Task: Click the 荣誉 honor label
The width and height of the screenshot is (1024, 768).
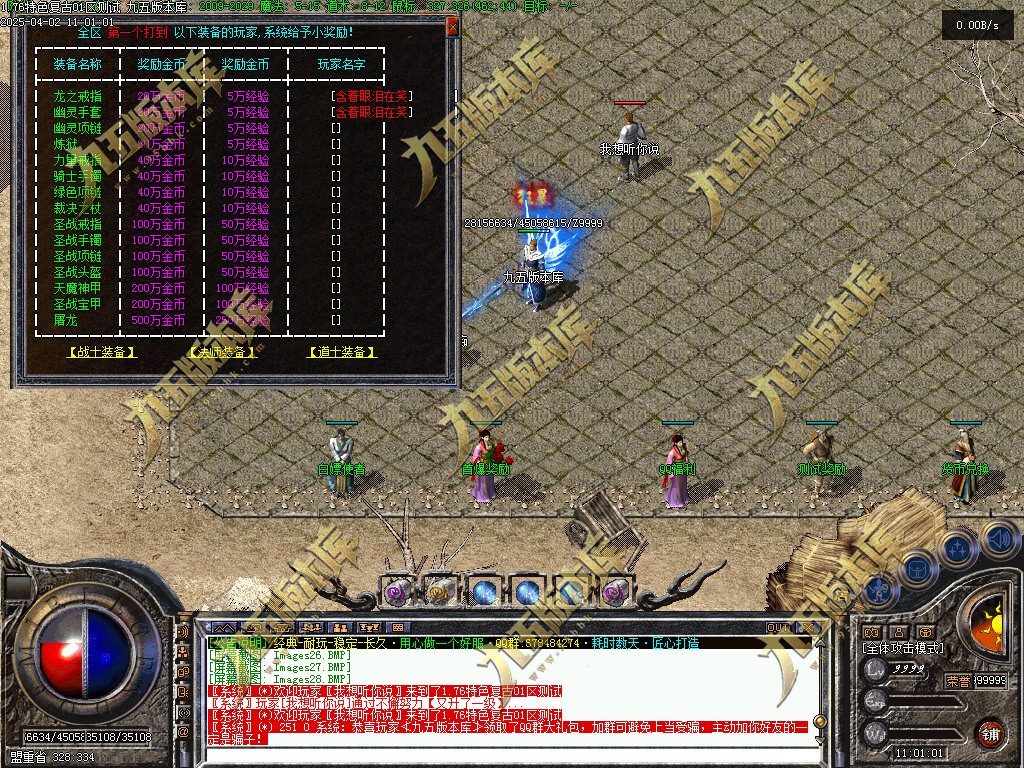Action: pyautogui.click(x=957, y=681)
